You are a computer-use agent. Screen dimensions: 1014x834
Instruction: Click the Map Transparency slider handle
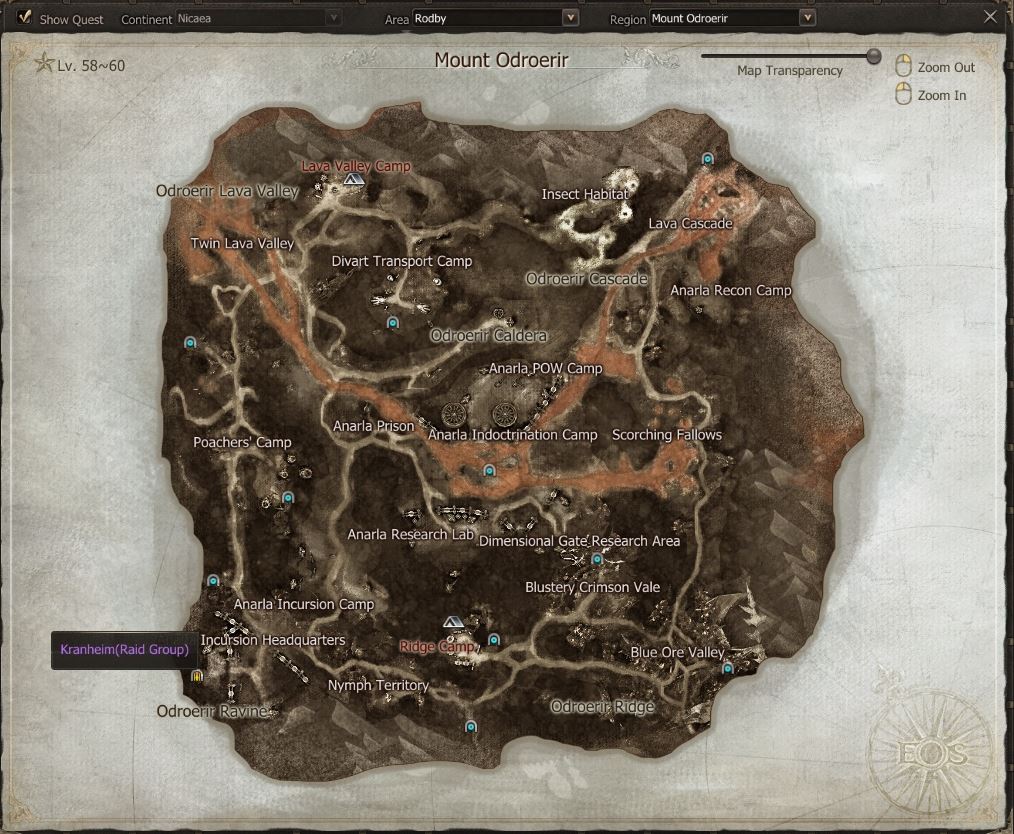[874, 56]
